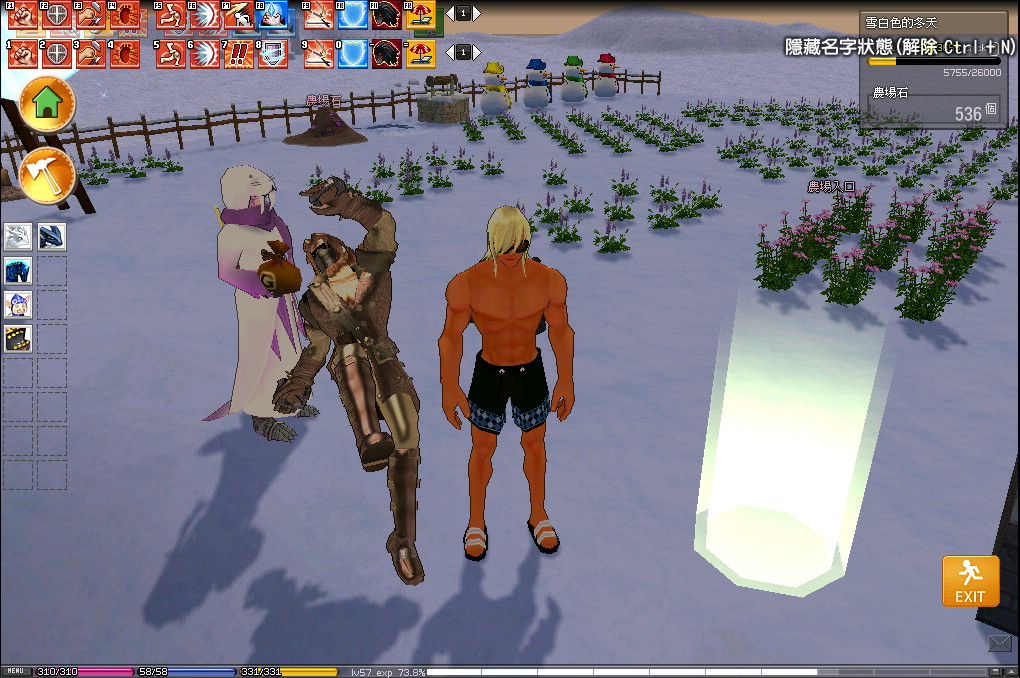Screen dimensions: 1020x678
Task: Select the black and gold hat icon
Action: click(x=19, y=339)
